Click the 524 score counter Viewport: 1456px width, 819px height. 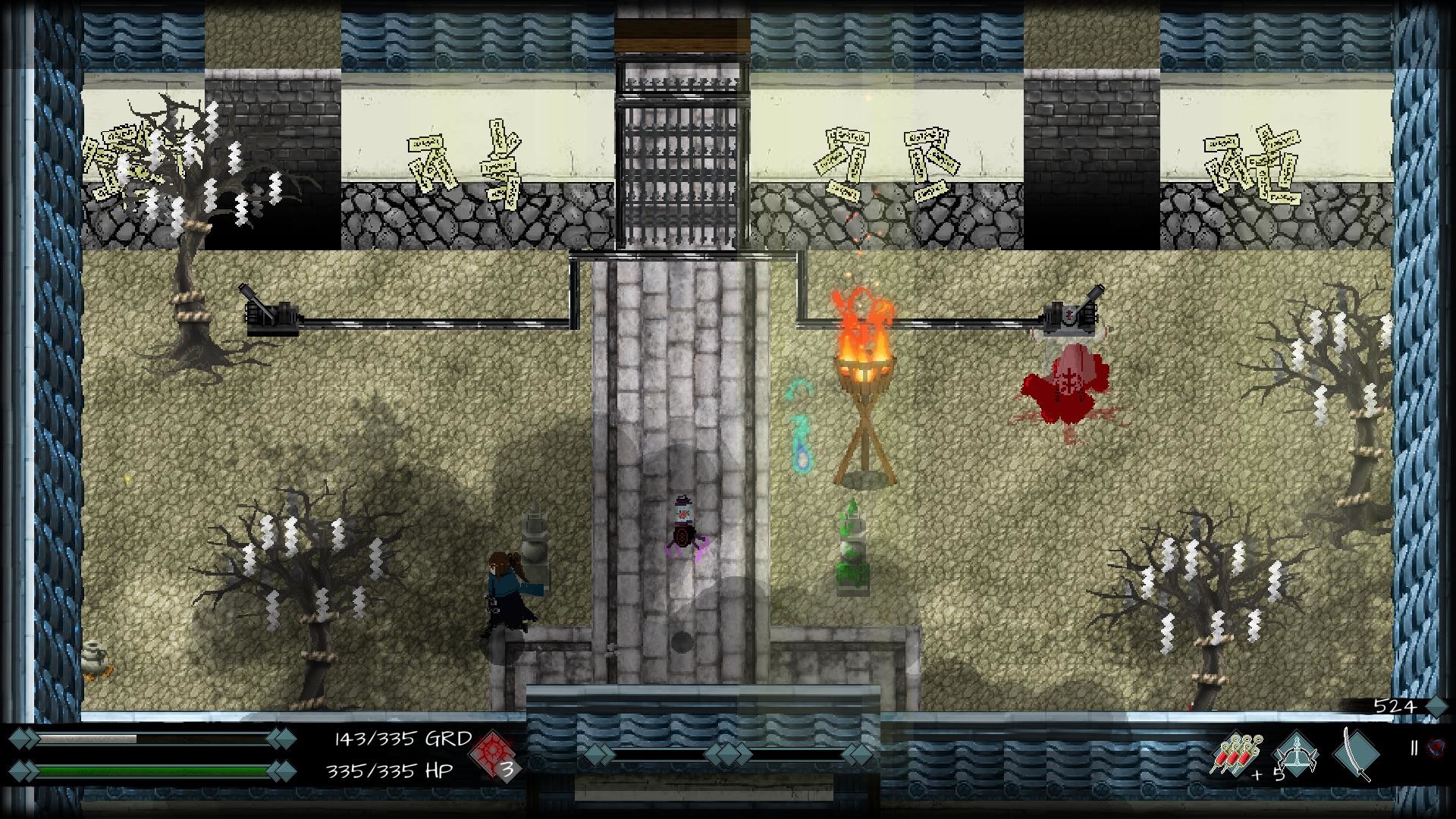tap(1394, 705)
